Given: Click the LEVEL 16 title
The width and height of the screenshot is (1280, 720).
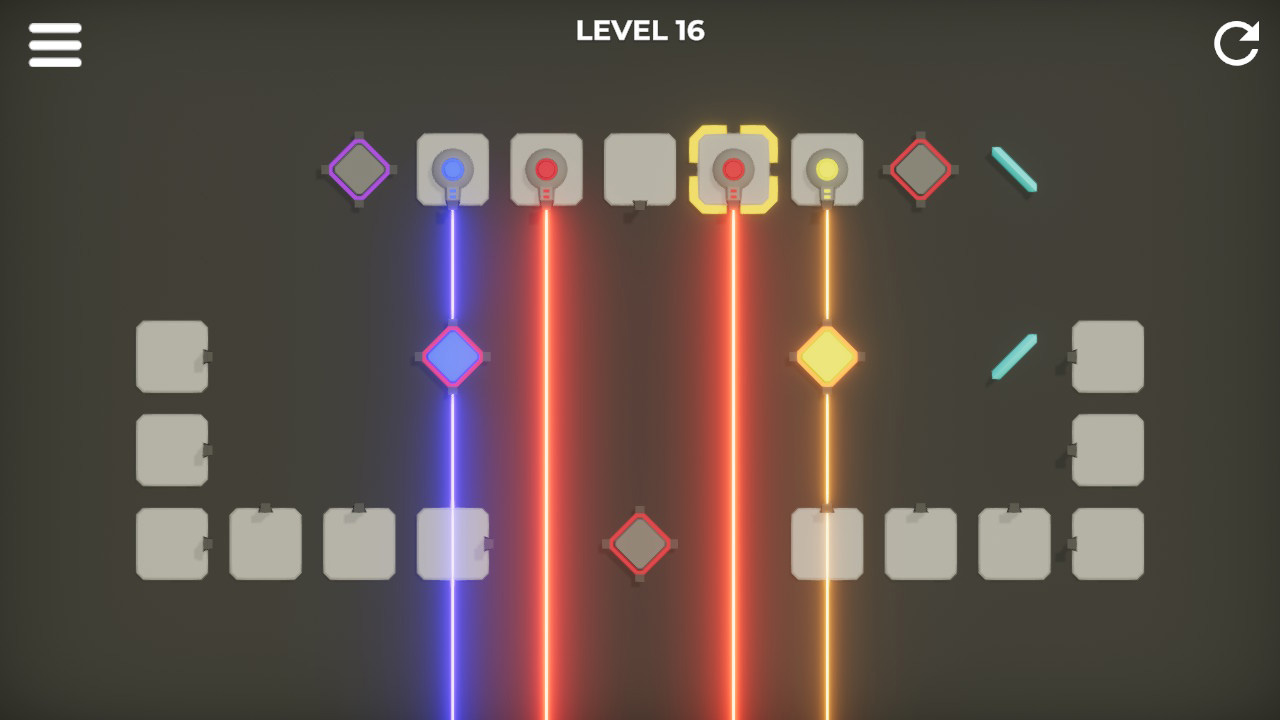Looking at the screenshot, I should [640, 31].
